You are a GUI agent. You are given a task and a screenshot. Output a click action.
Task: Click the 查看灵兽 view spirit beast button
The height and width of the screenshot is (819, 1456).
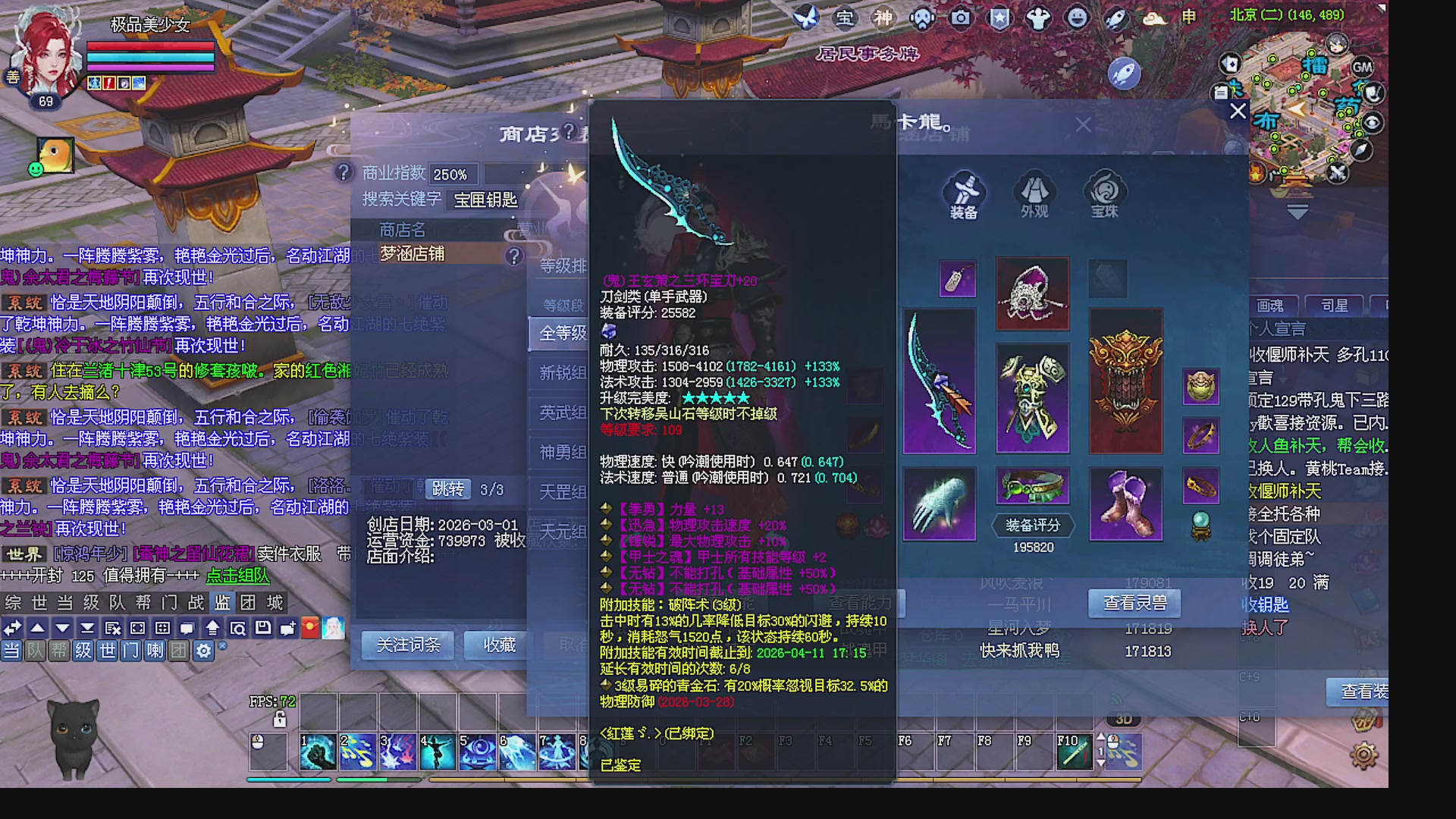[x=1133, y=604]
